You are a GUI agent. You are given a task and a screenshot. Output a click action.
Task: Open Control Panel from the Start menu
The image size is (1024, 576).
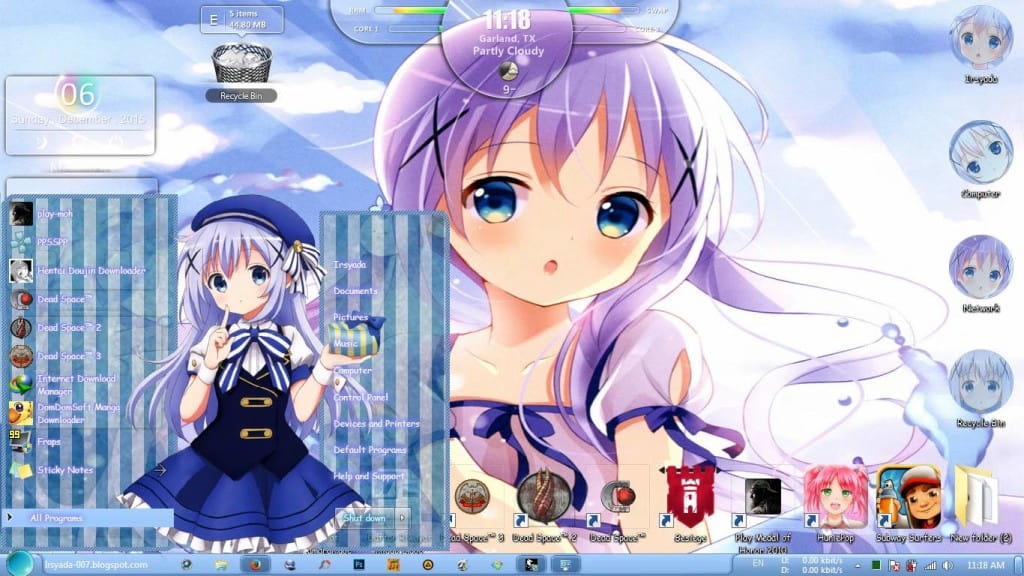[361, 397]
